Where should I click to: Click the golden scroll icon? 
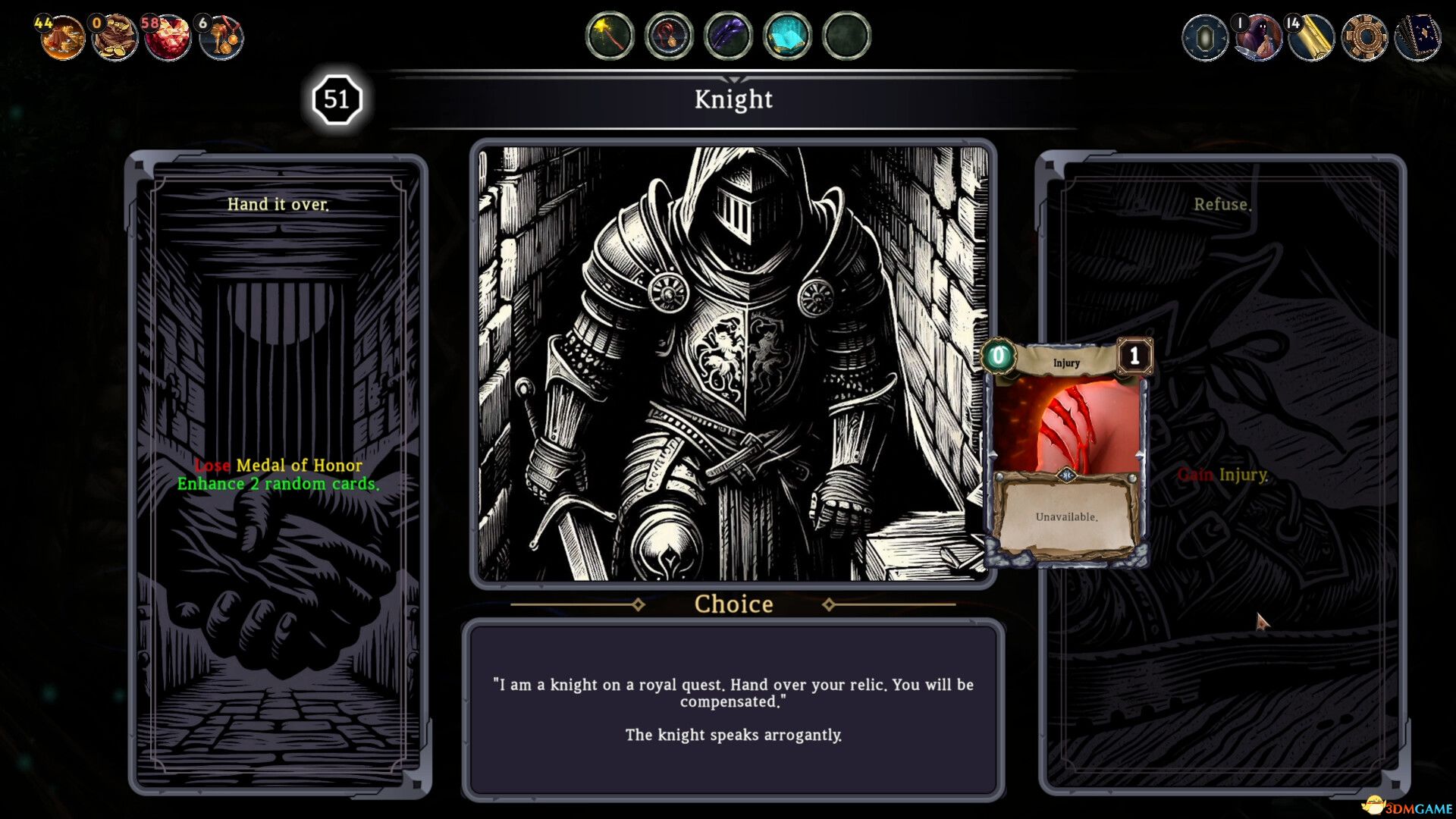(x=1311, y=36)
